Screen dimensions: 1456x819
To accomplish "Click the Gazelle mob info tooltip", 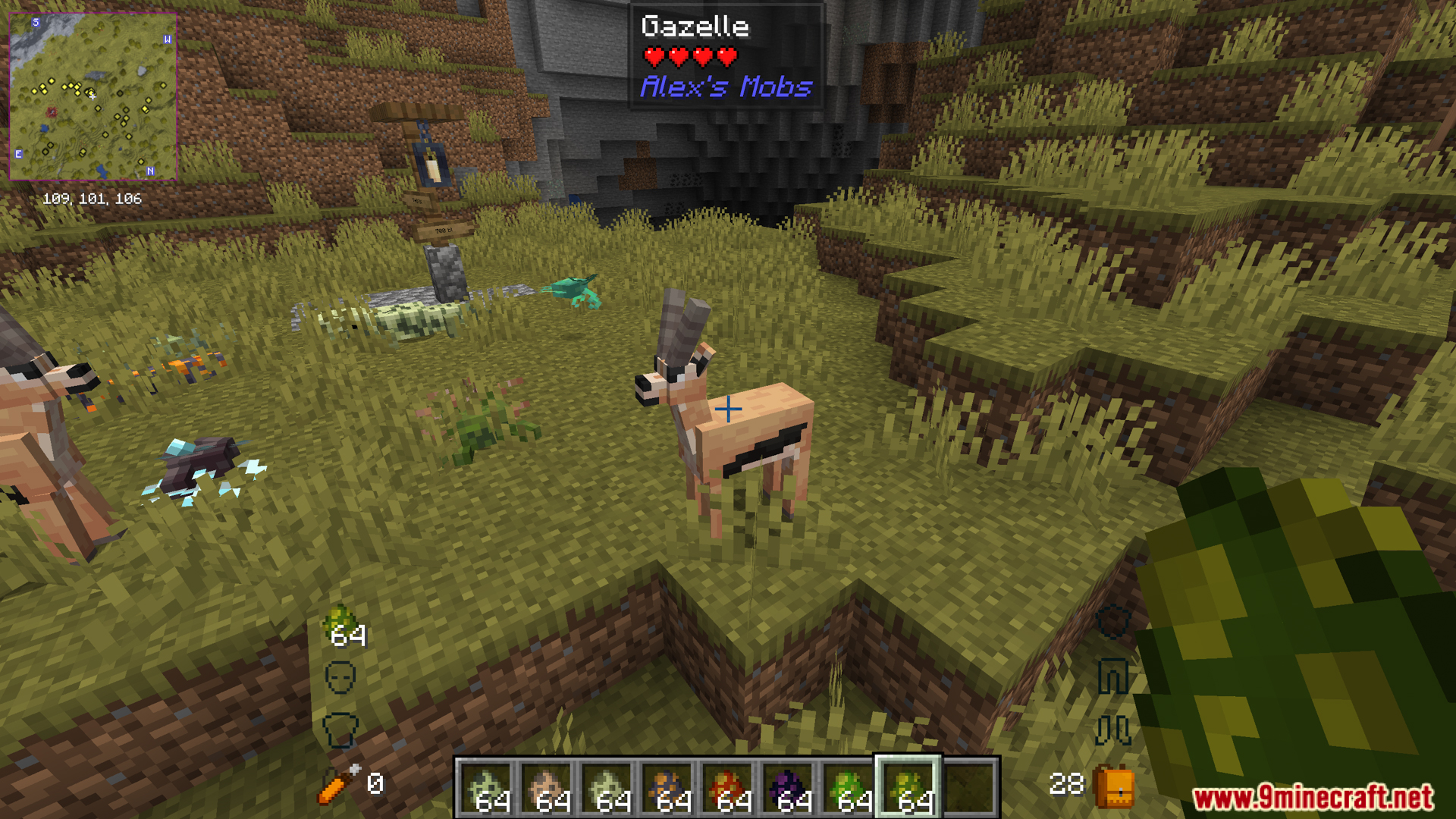I will [x=726, y=58].
